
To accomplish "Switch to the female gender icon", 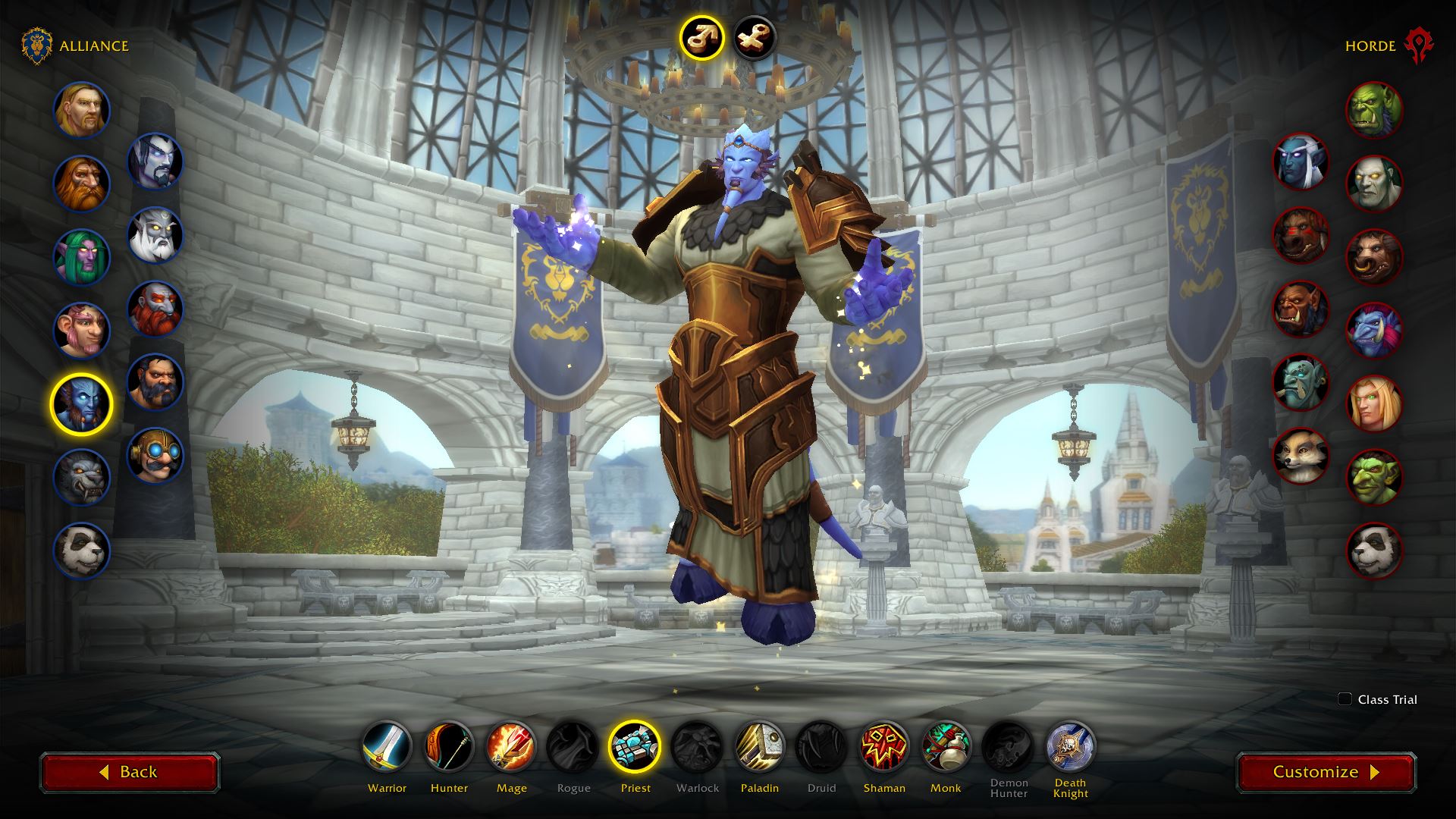I will point(755,37).
